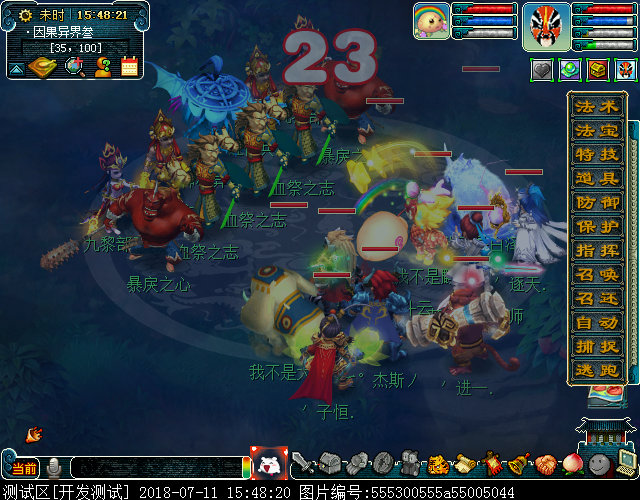The height and width of the screenshot is (500, 640).
Task: Open the golden treasure chest icon
Action: click(x=598, y=70)
